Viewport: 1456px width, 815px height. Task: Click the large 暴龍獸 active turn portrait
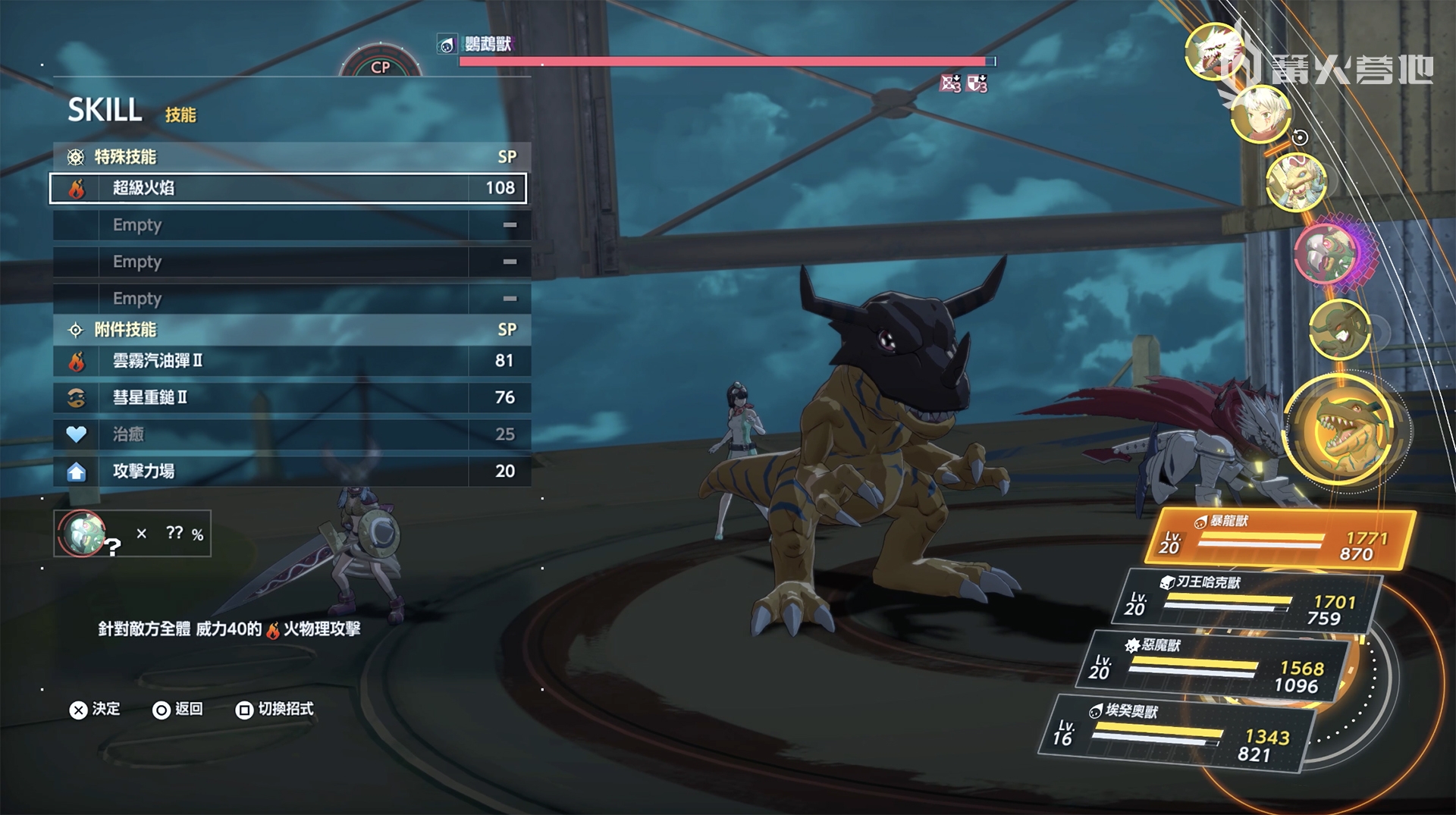(x=1341, y=429)
